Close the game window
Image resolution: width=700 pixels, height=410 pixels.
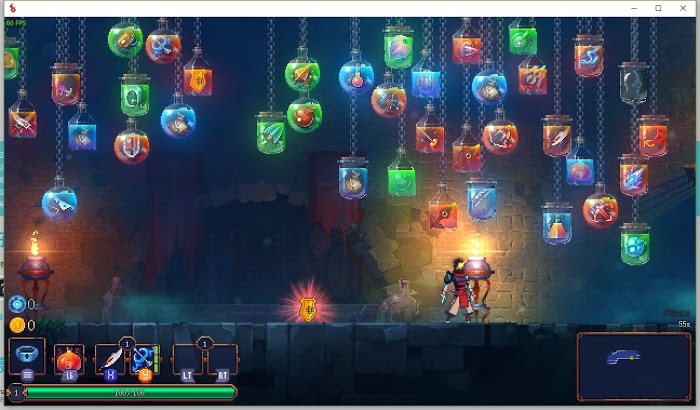point(683,8)
